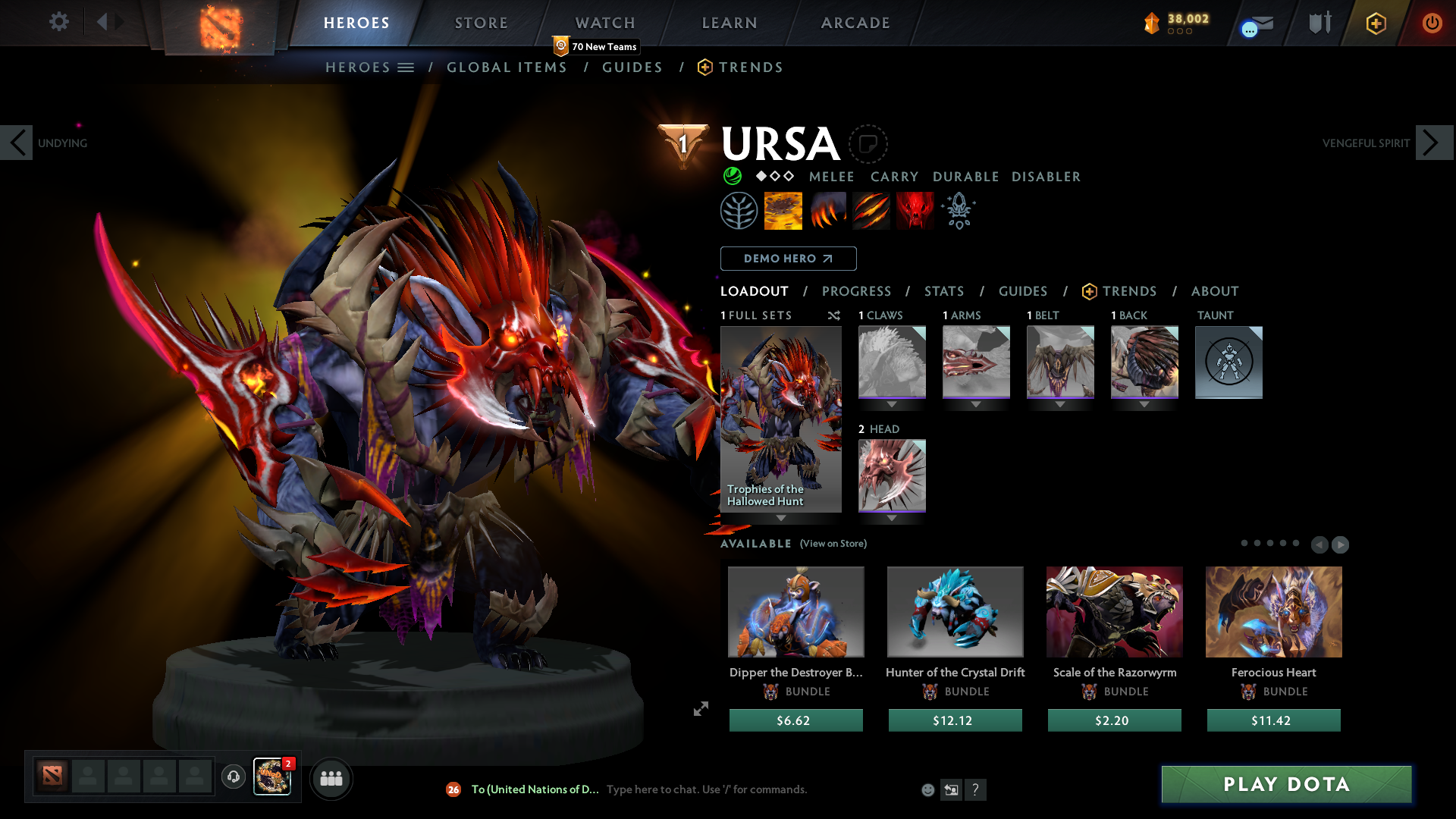This screenshot has height=819, width=1456.
Task: Open the settings gear icon
Action: (x=58, y=22)
